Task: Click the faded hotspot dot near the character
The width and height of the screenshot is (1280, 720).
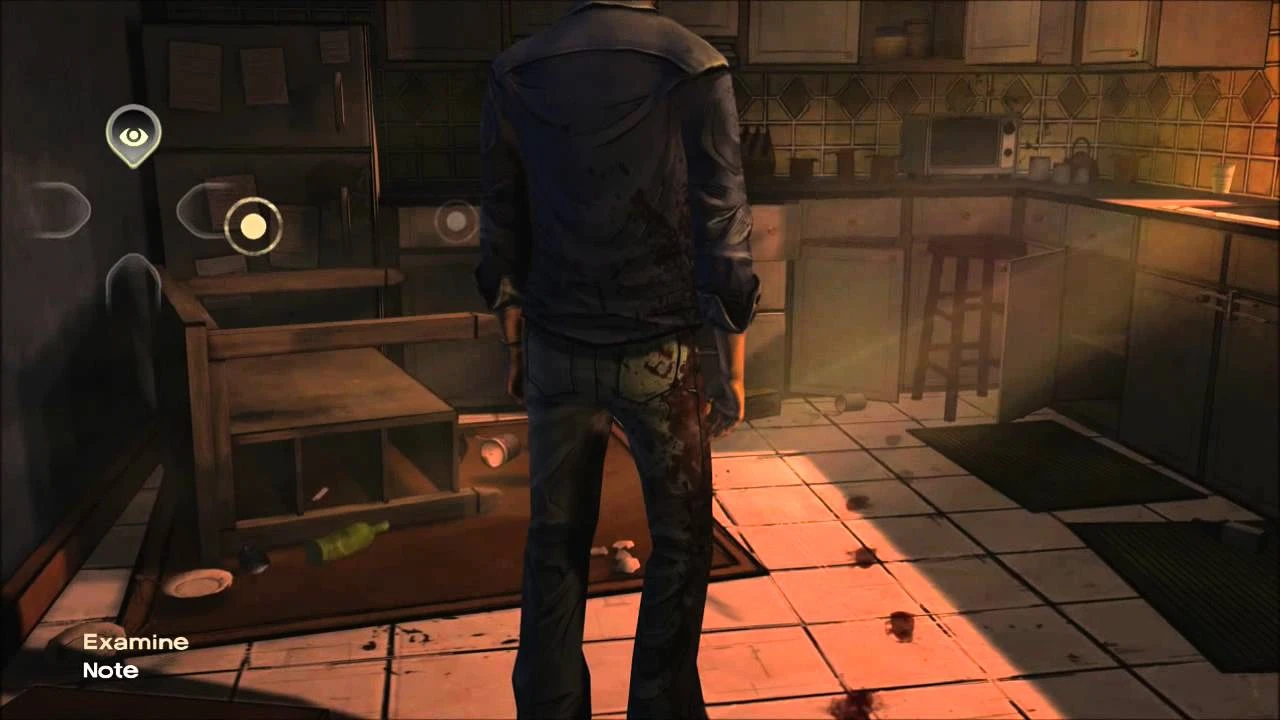Action: [456, 221]
